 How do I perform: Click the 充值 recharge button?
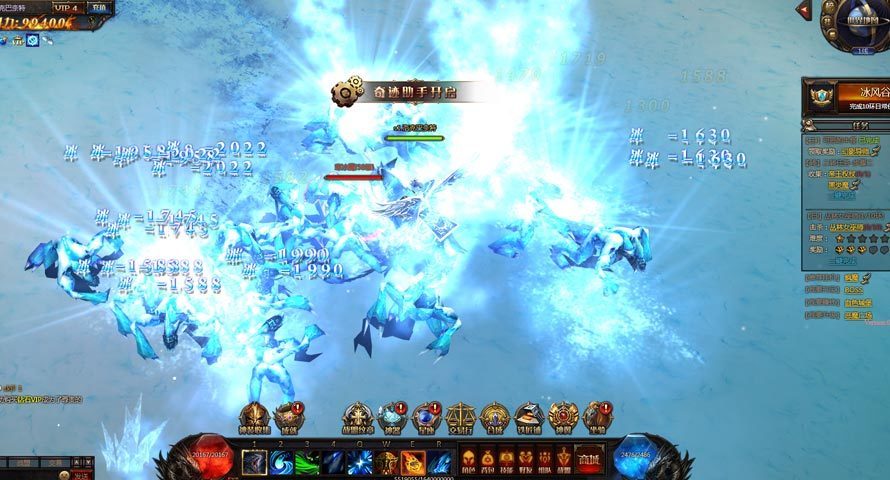98,7
